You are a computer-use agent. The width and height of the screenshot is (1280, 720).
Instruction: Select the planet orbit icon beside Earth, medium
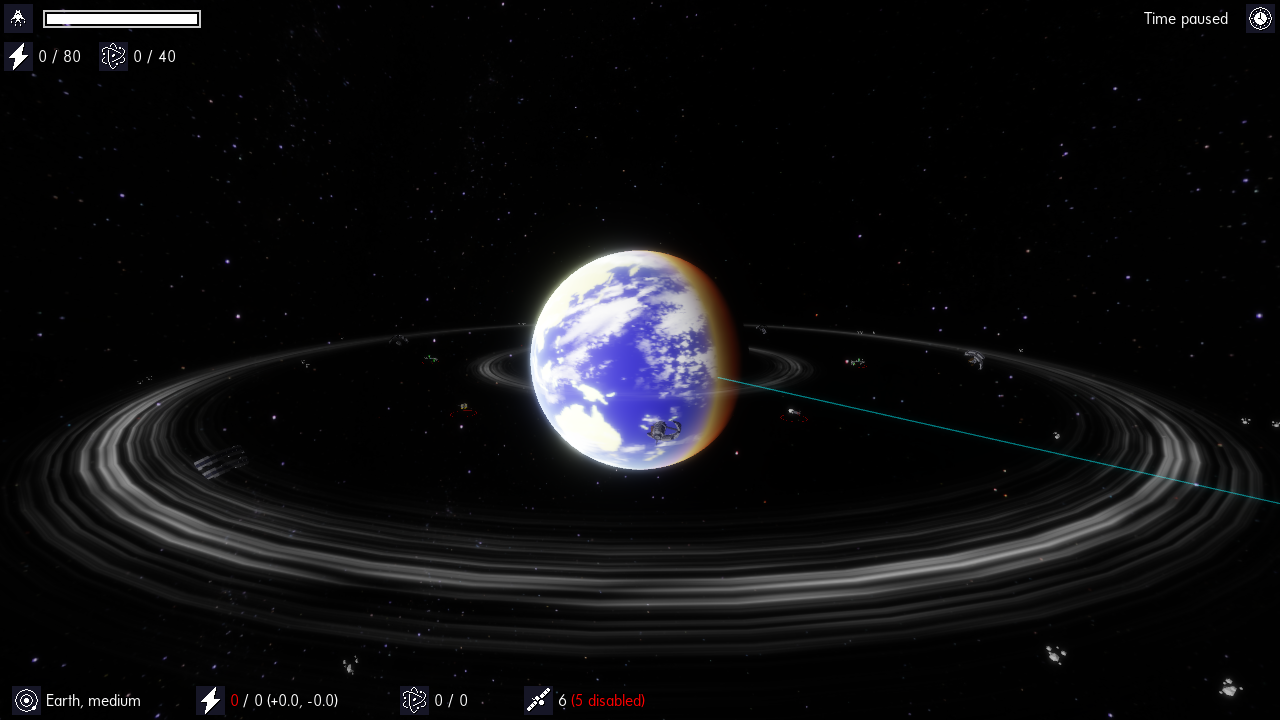pos(27,701)
